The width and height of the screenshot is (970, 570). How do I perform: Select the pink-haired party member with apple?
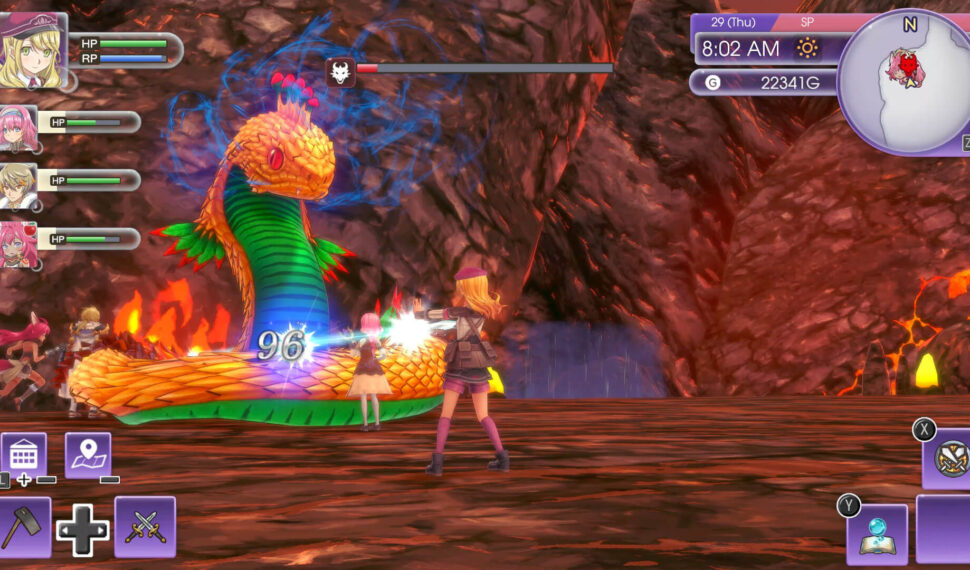pos(18,244)
